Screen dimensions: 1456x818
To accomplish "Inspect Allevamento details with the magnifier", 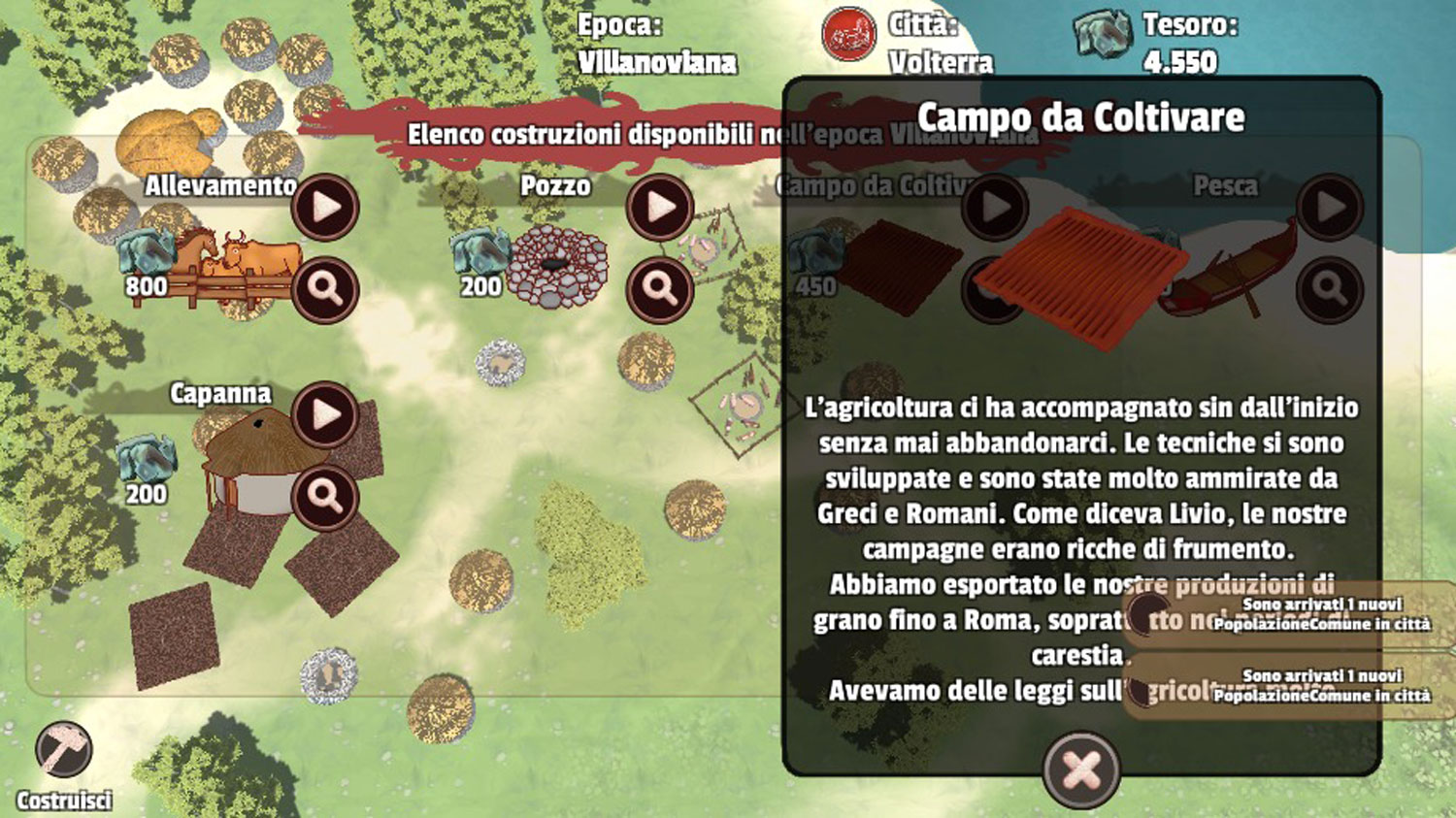I will [325, 289].
